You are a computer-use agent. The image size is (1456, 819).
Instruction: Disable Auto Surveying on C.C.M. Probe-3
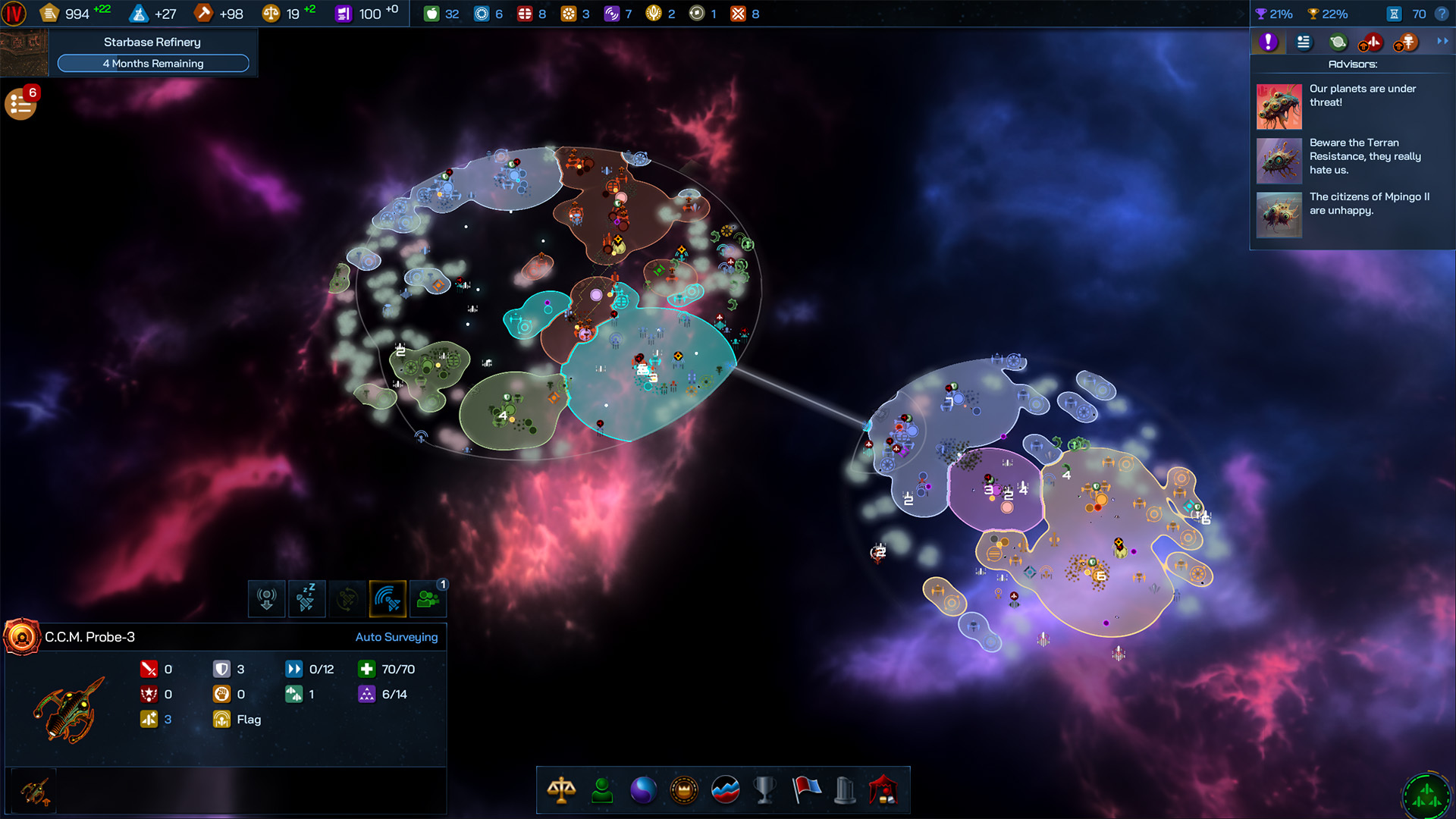click(x=397, y=637)
